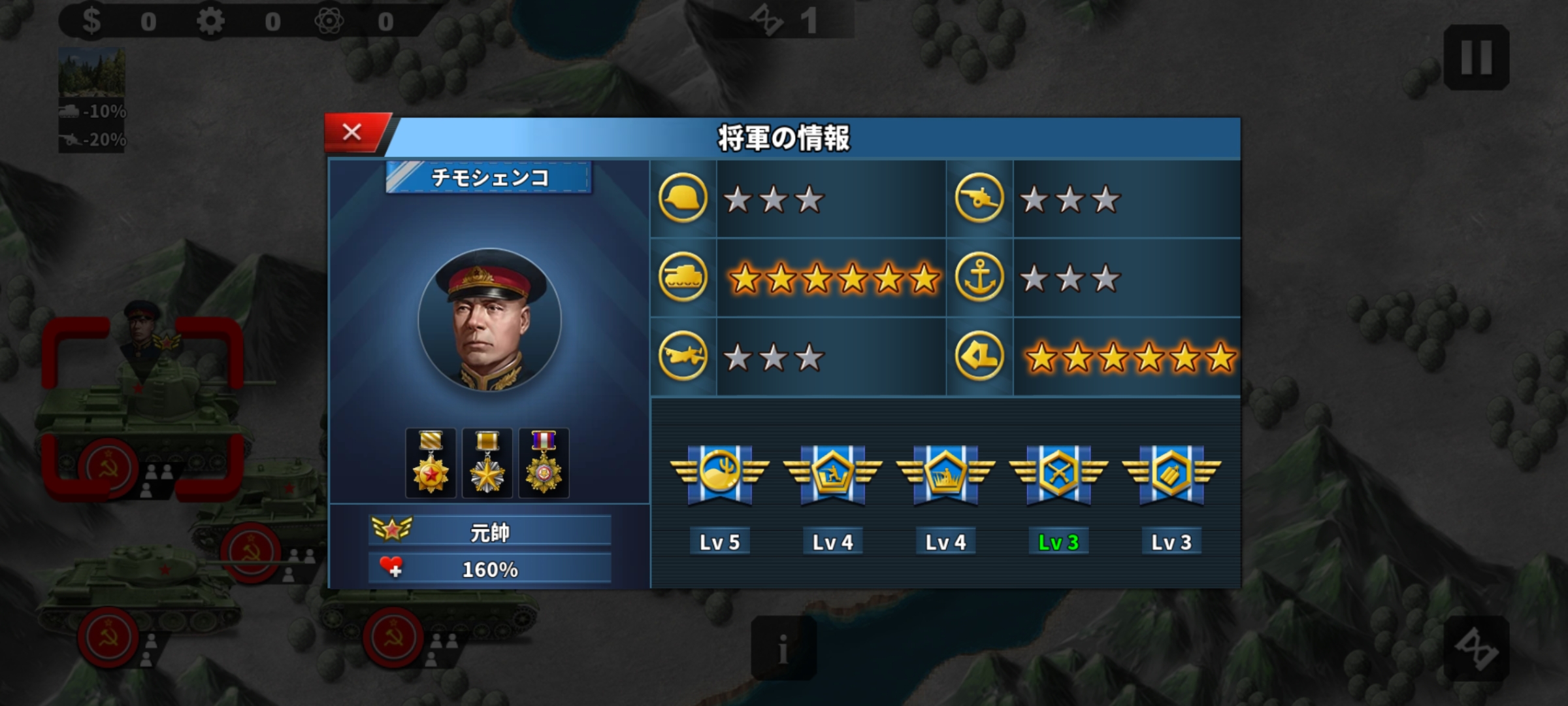Click the forest terrain thumbnail

coord(91,72)
